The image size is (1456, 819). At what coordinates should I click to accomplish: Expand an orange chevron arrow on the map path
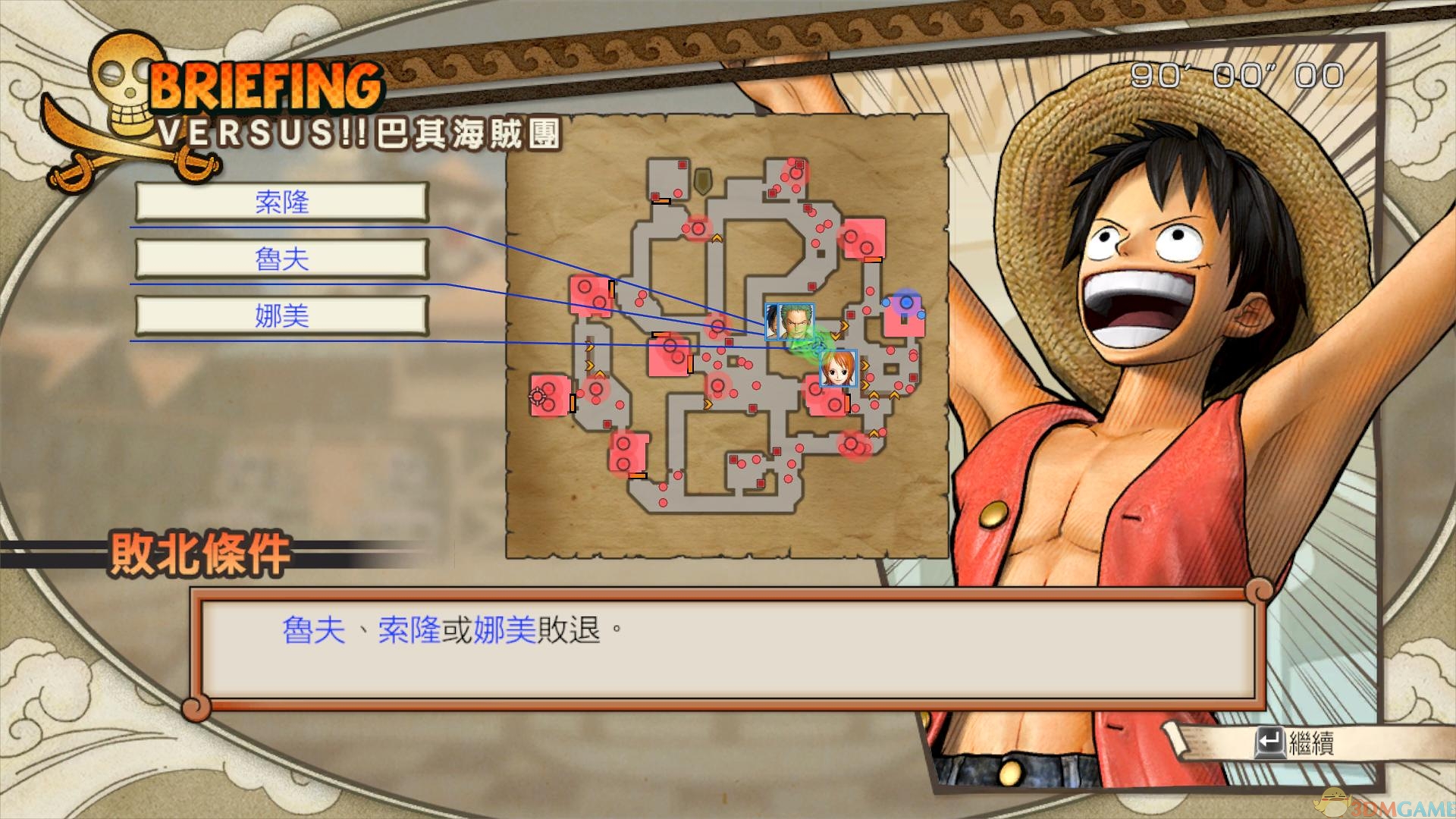click(x=865, y=364)
